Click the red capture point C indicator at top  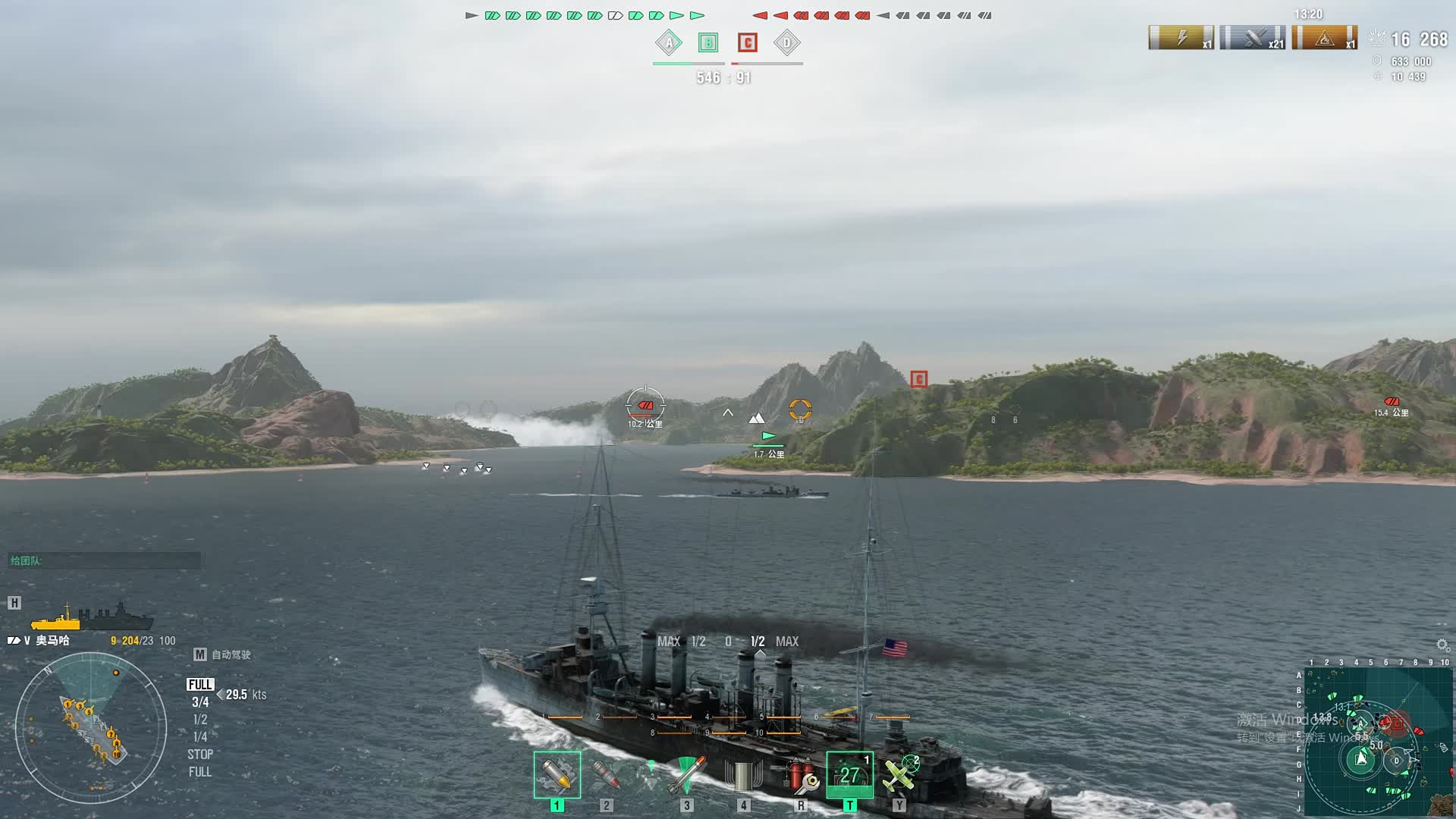(x=748, y=43)
